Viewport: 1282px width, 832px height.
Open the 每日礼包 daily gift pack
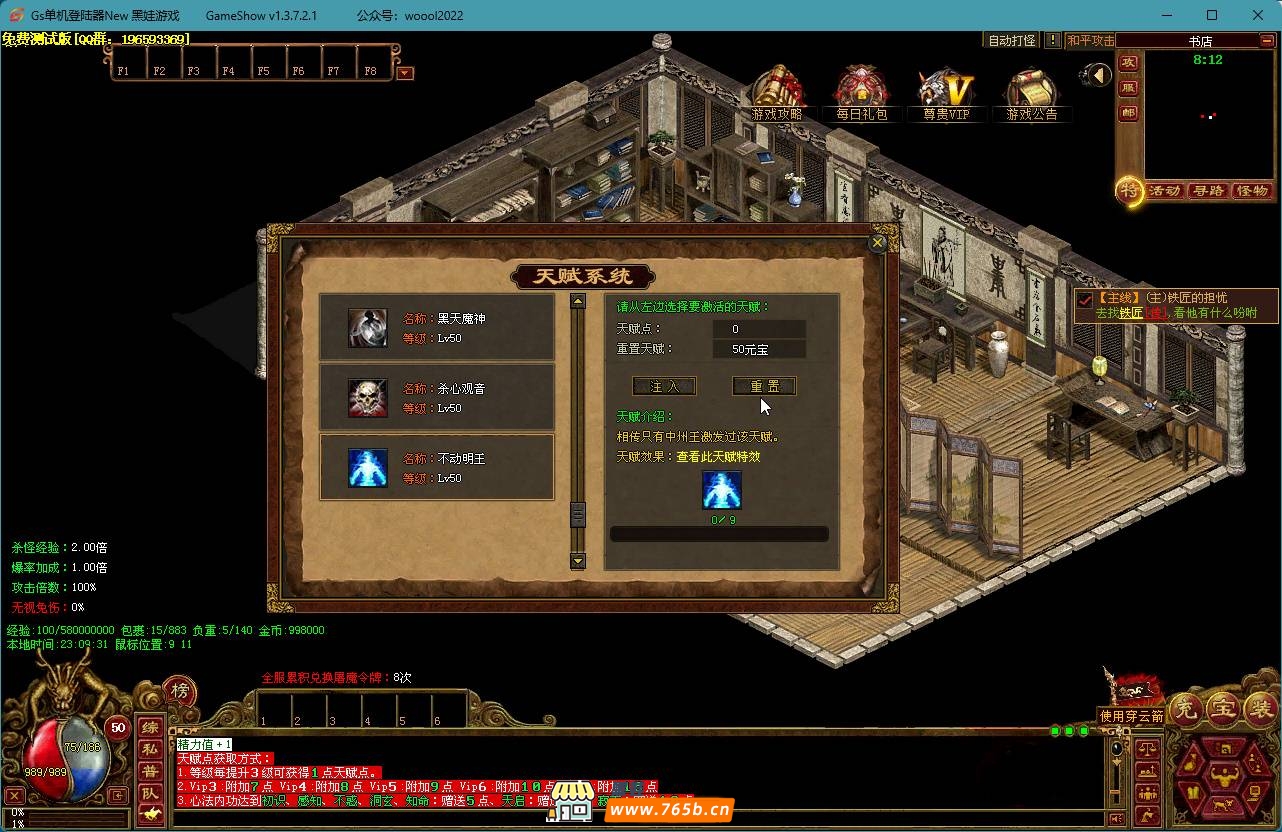point(862,94)
